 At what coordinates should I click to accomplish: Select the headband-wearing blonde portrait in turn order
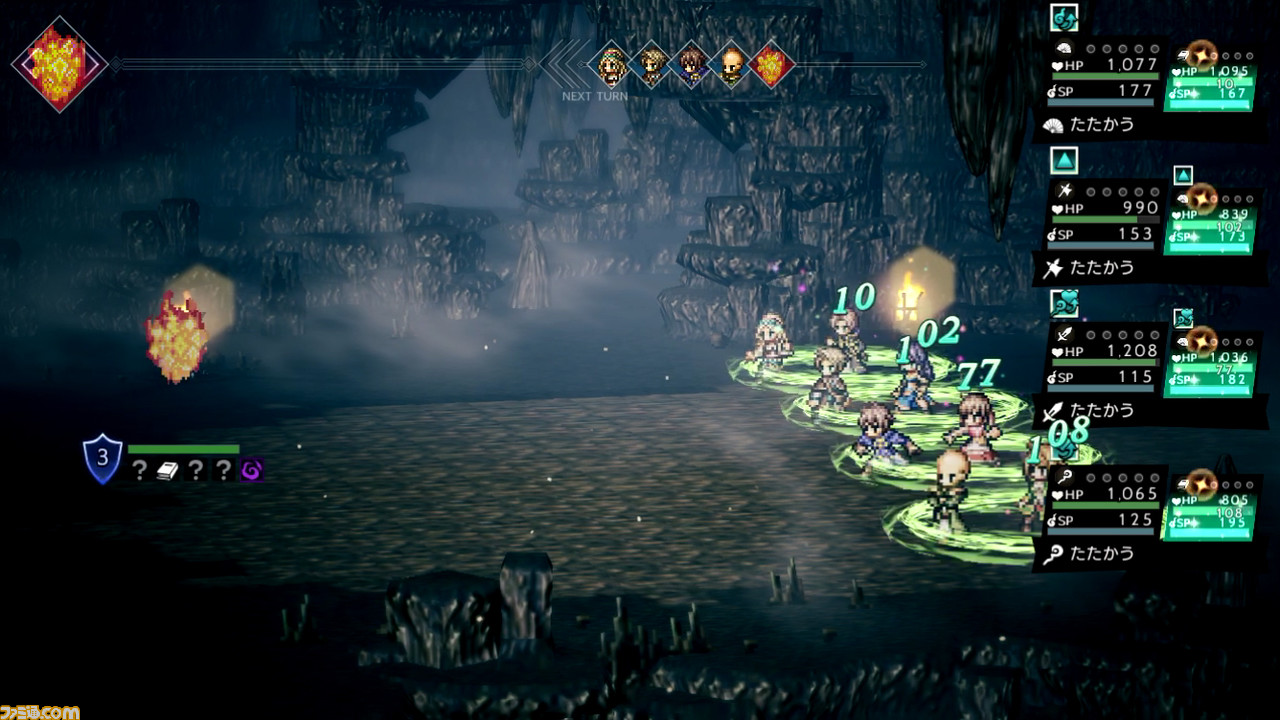pyautogui.click(x=611, y=66)
